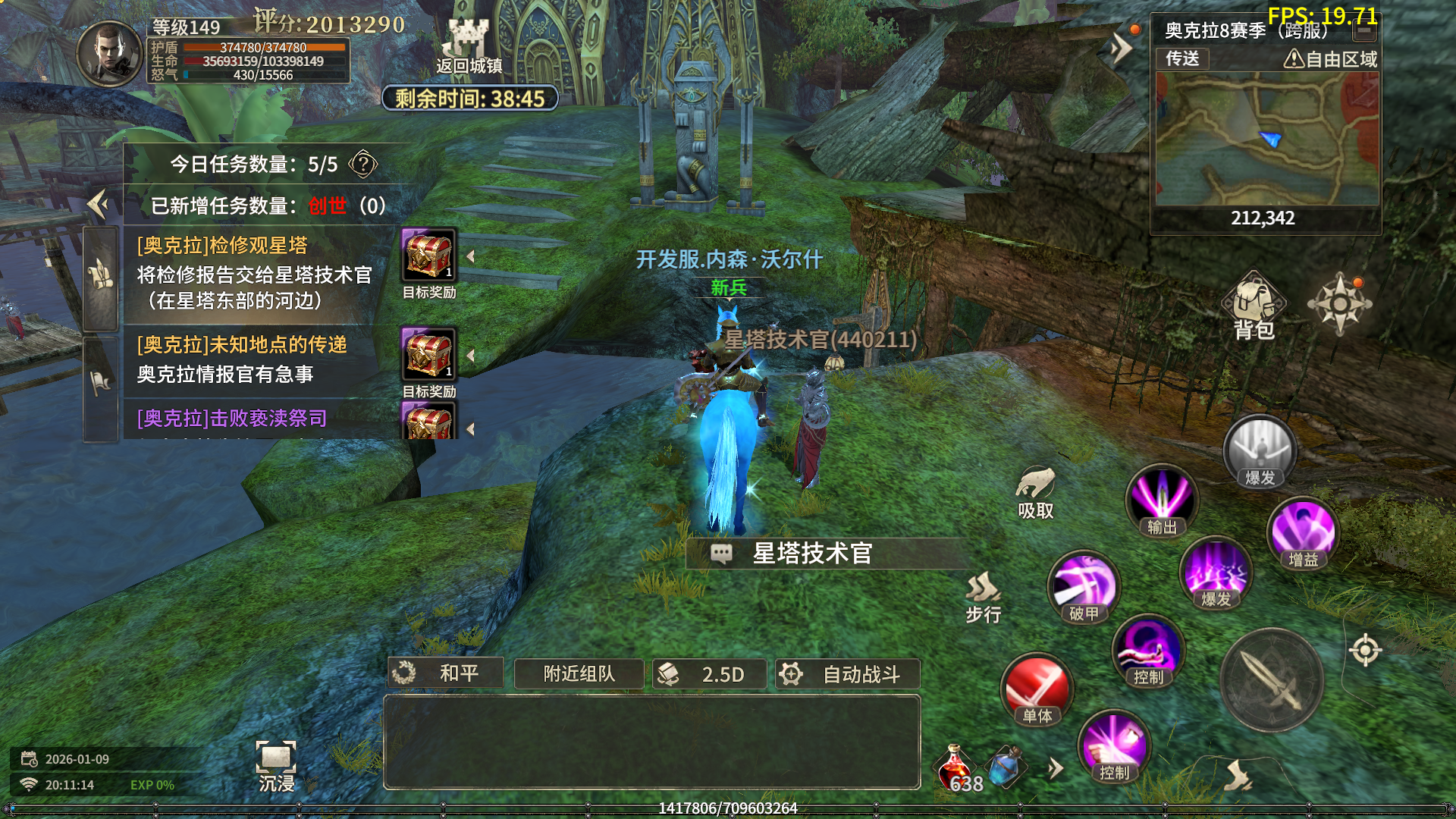Talk to 星塔技术官 via dialogue prompt
Screen dimensions: 1456x819
tap(811, 554)
